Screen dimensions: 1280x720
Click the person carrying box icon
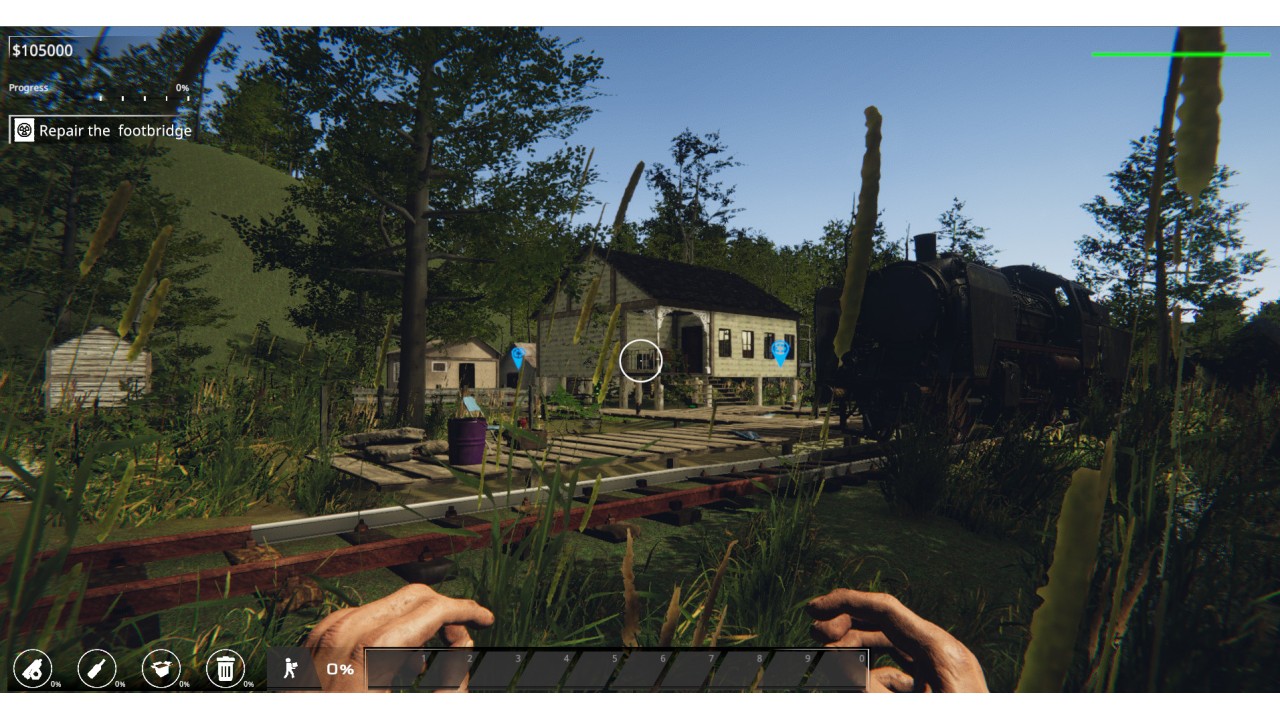click(290, 668)
